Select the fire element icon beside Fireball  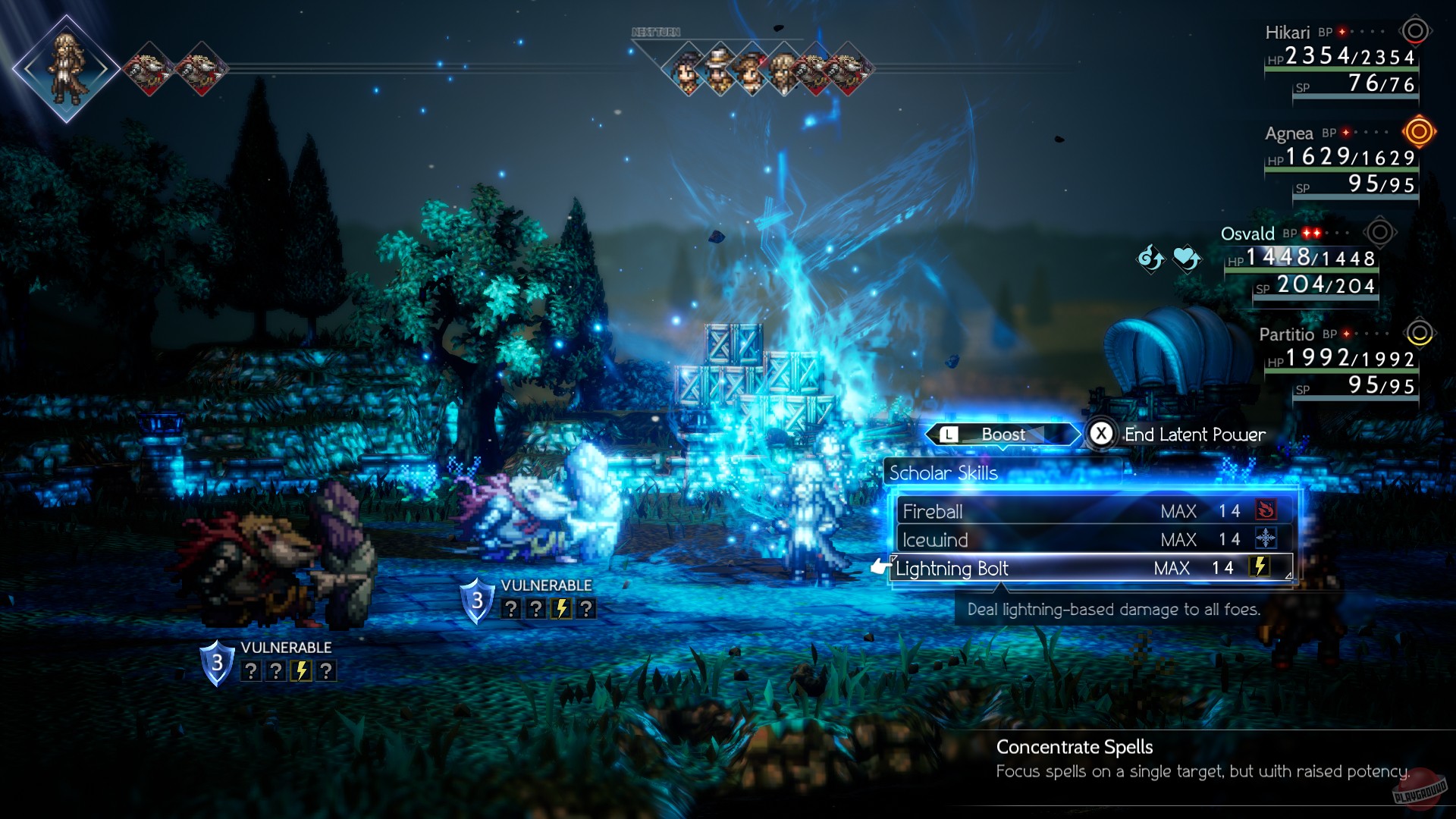[1267, 510]
